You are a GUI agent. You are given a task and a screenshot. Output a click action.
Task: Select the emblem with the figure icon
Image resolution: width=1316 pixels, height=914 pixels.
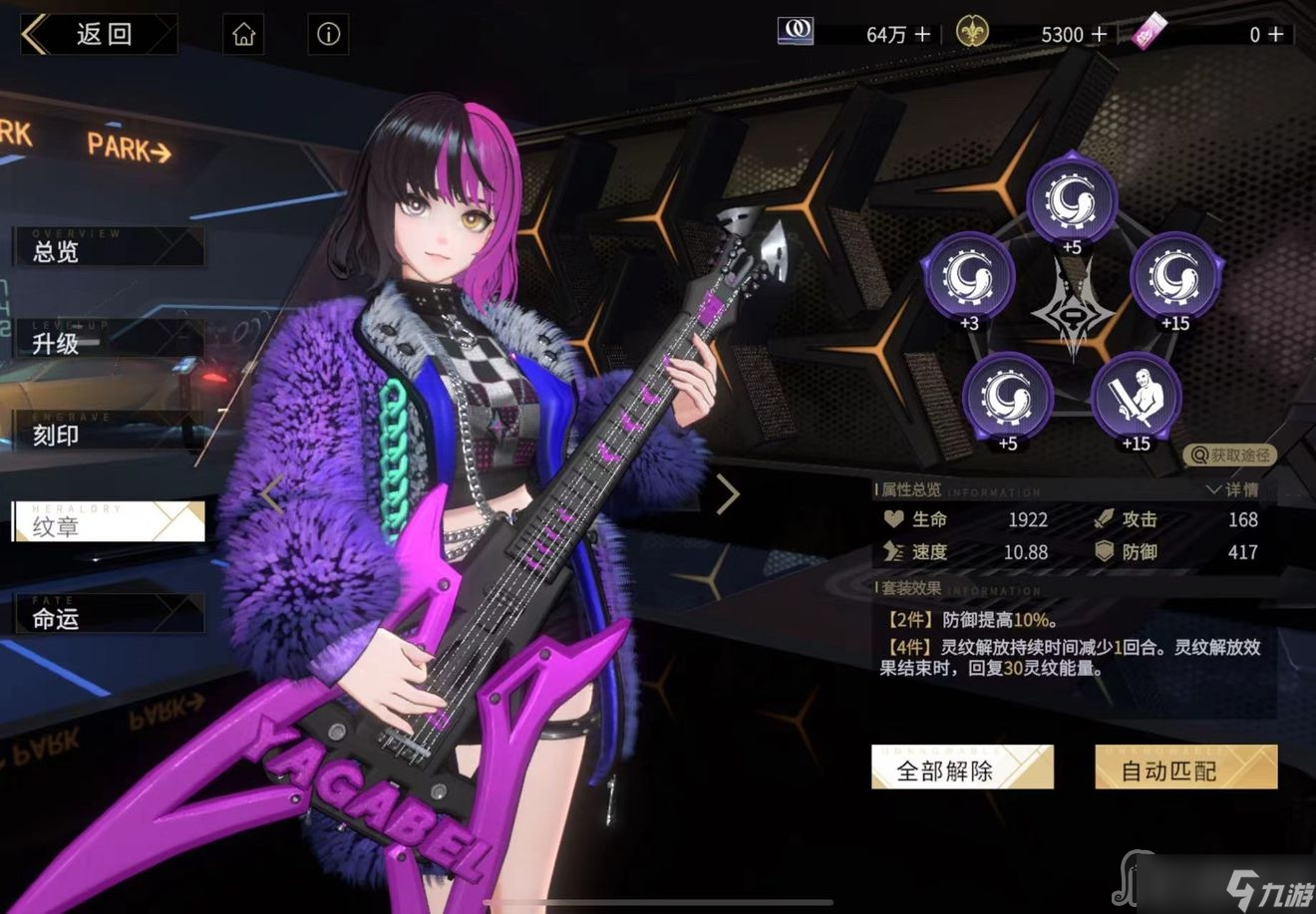1136,397
